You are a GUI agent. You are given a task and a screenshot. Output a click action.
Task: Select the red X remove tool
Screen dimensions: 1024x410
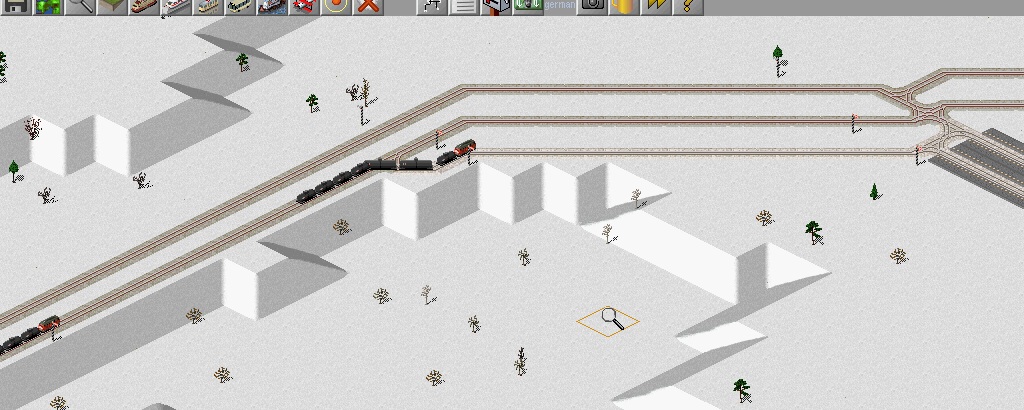point(368,6)
